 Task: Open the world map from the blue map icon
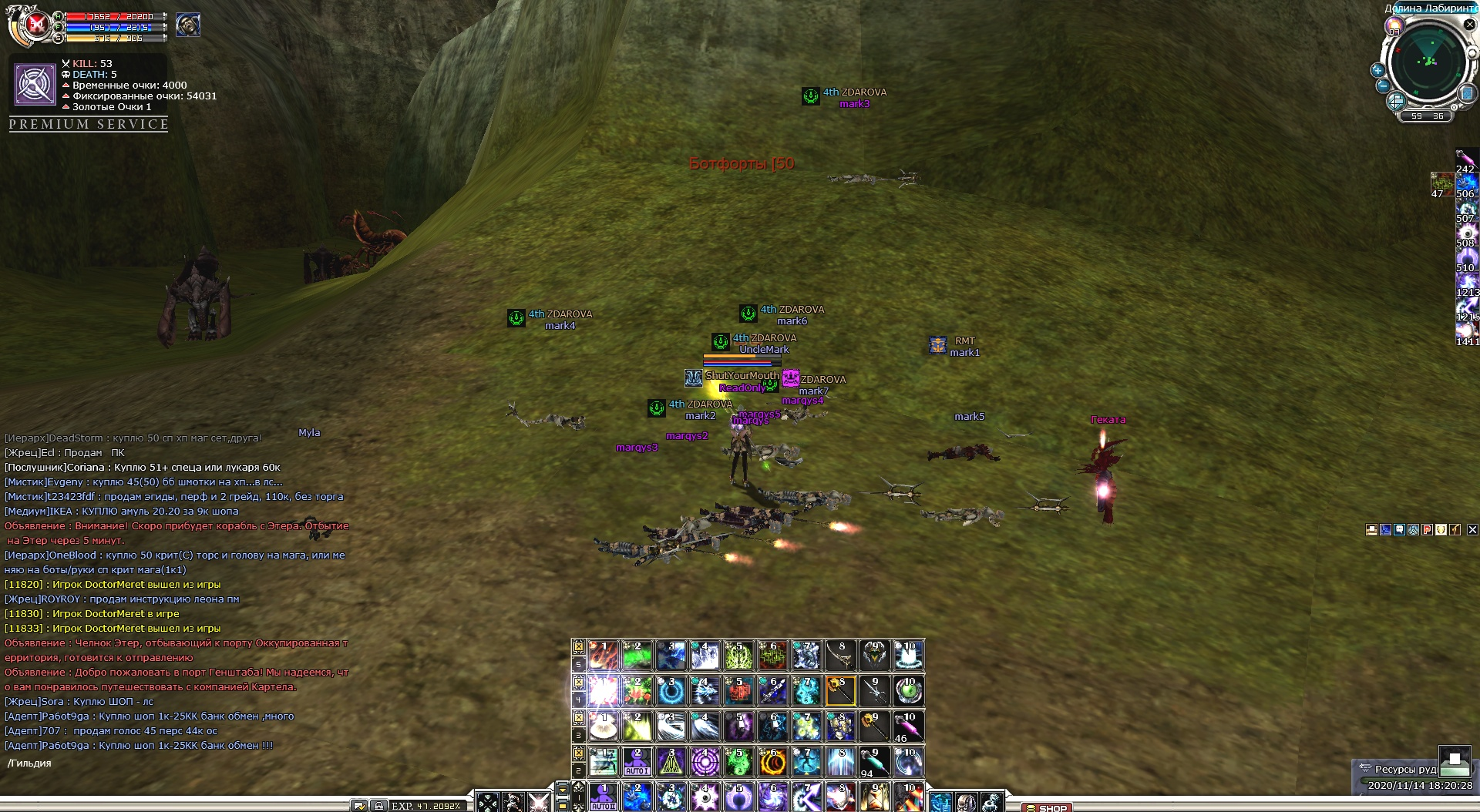pyautogui.click(x=1467, y=93)
